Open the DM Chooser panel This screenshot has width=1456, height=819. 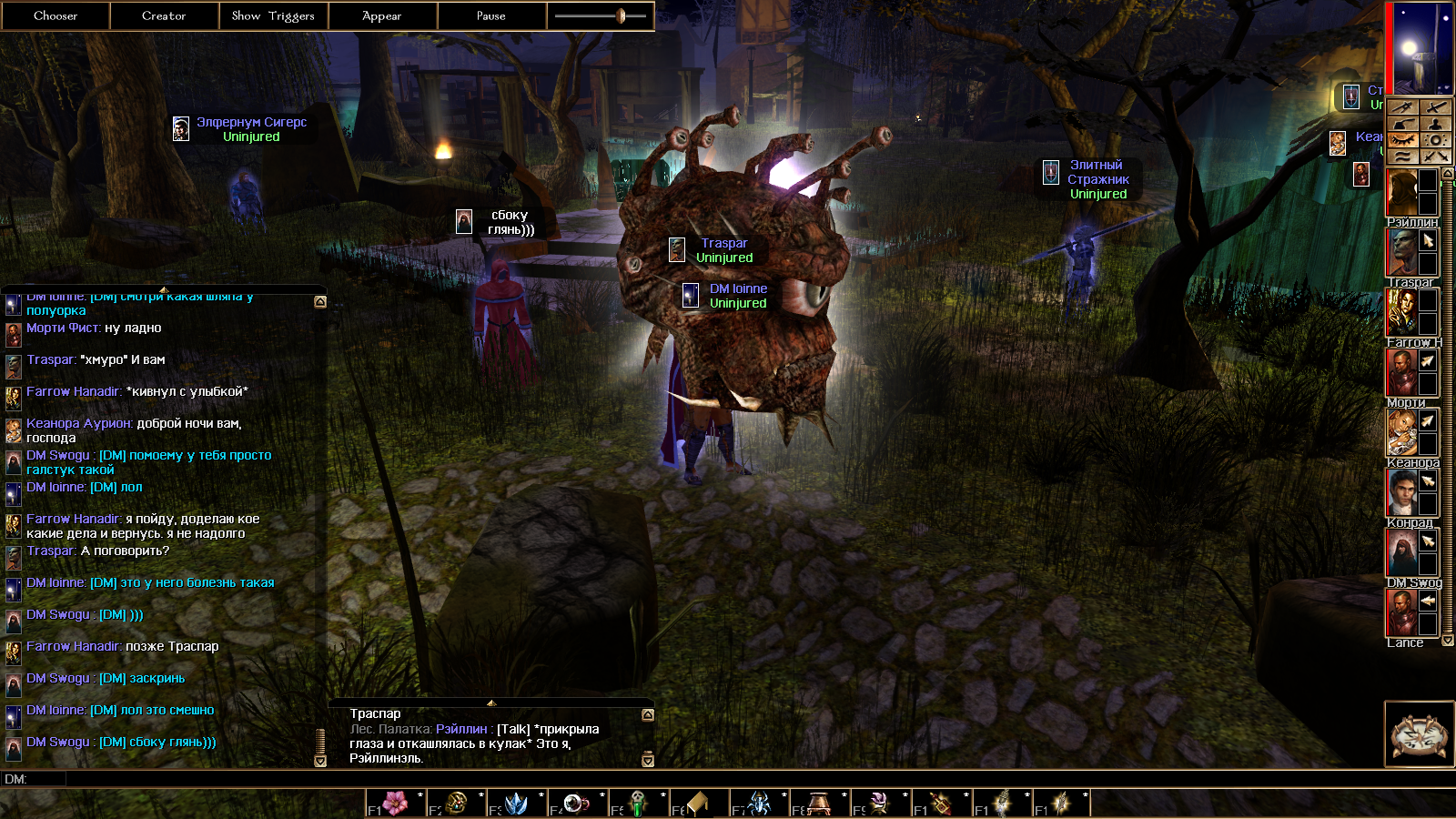click(55, 15)
